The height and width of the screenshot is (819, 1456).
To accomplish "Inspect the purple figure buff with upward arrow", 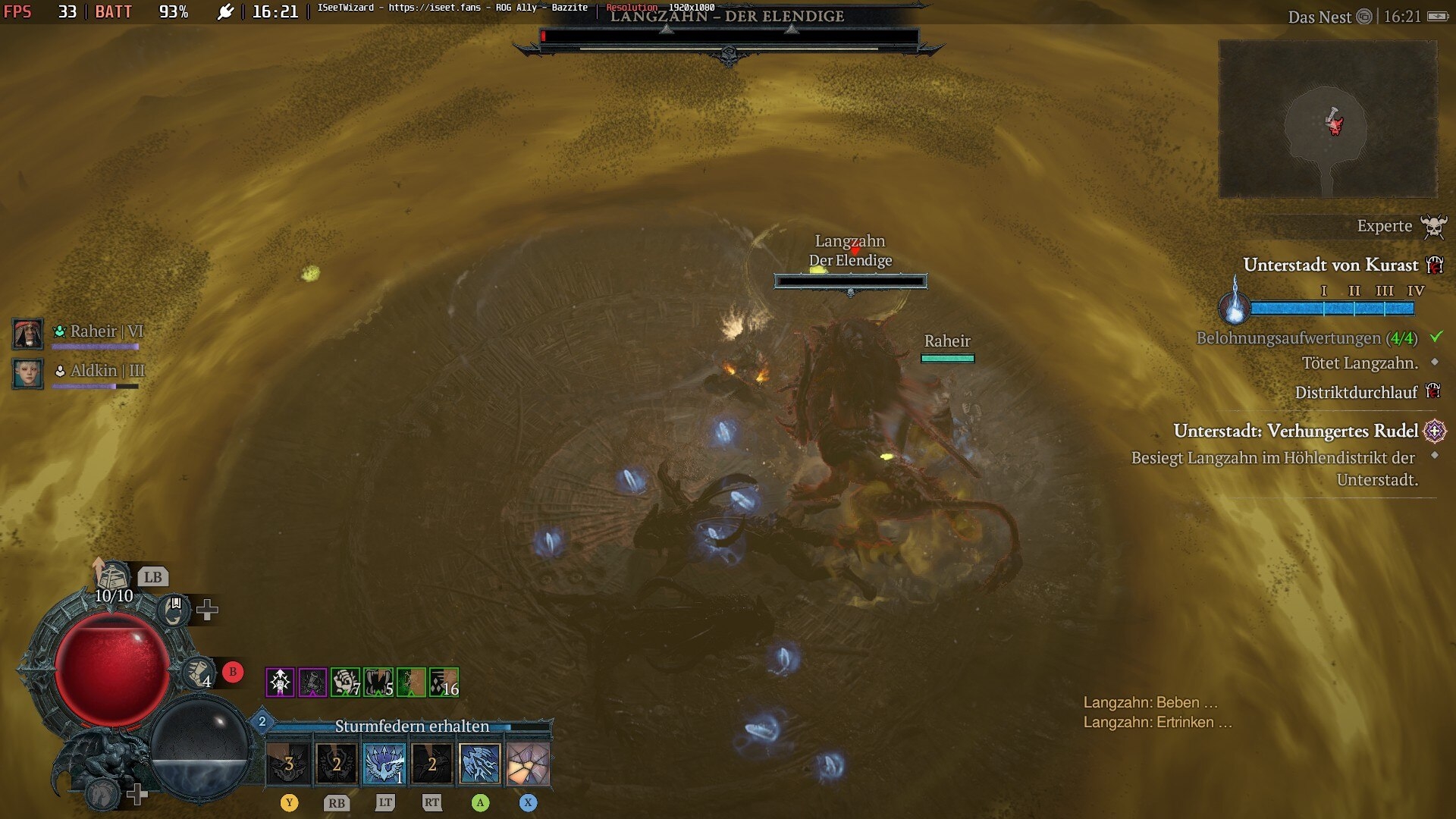I will tap(280, 682).
